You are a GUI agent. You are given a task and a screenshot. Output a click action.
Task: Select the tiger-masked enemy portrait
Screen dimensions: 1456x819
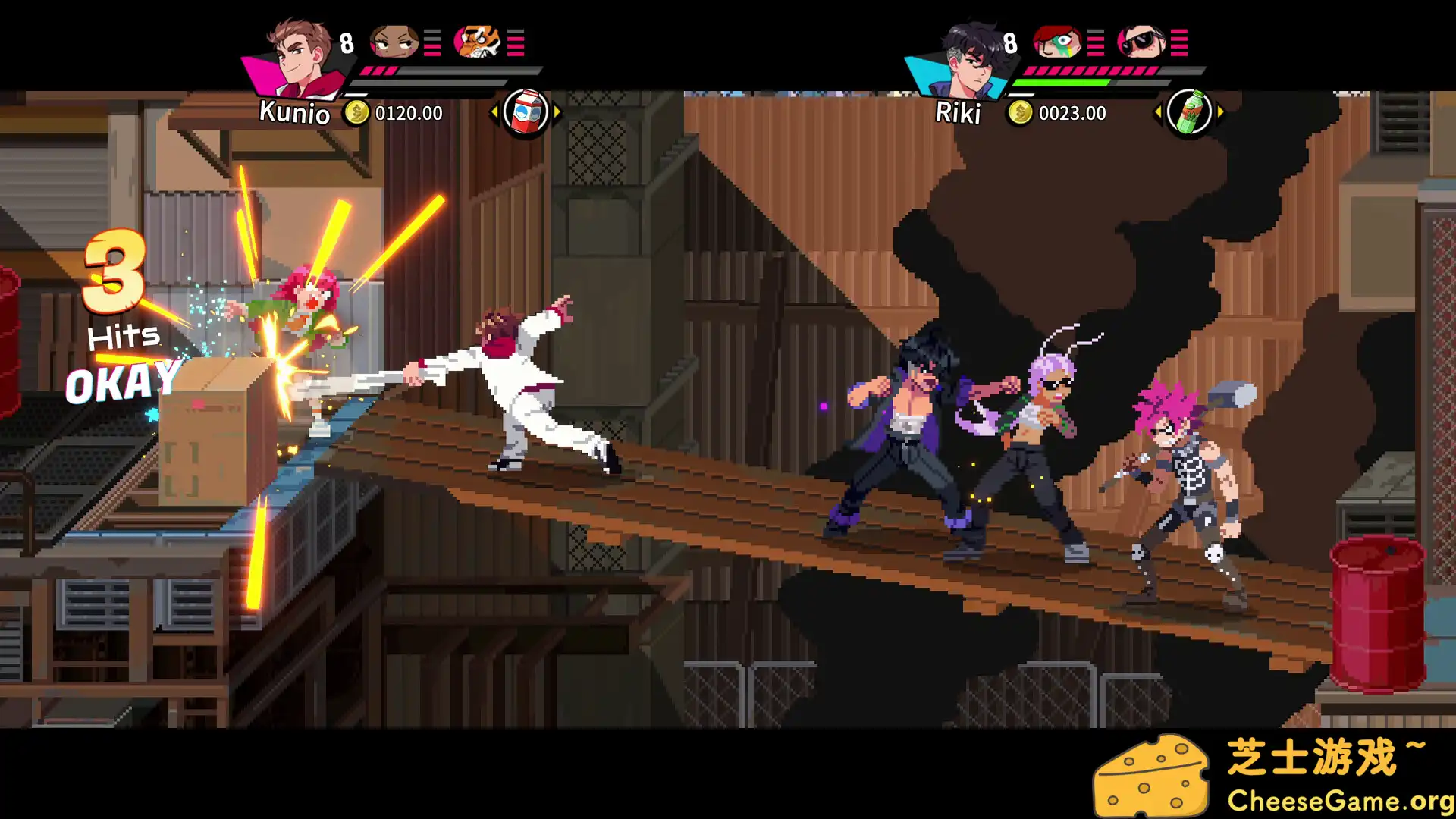point(476,42)
